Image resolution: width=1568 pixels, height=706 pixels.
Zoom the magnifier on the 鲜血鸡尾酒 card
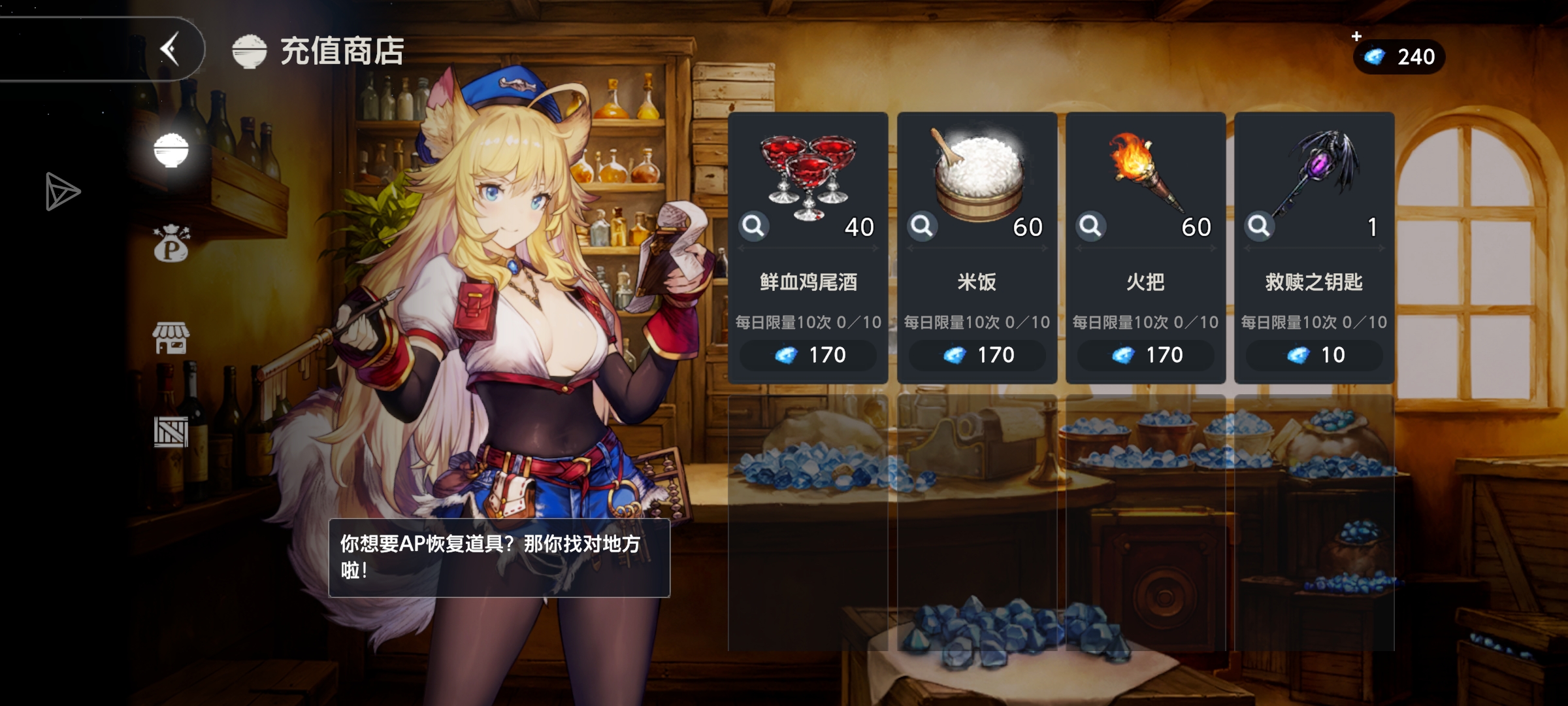753,225
